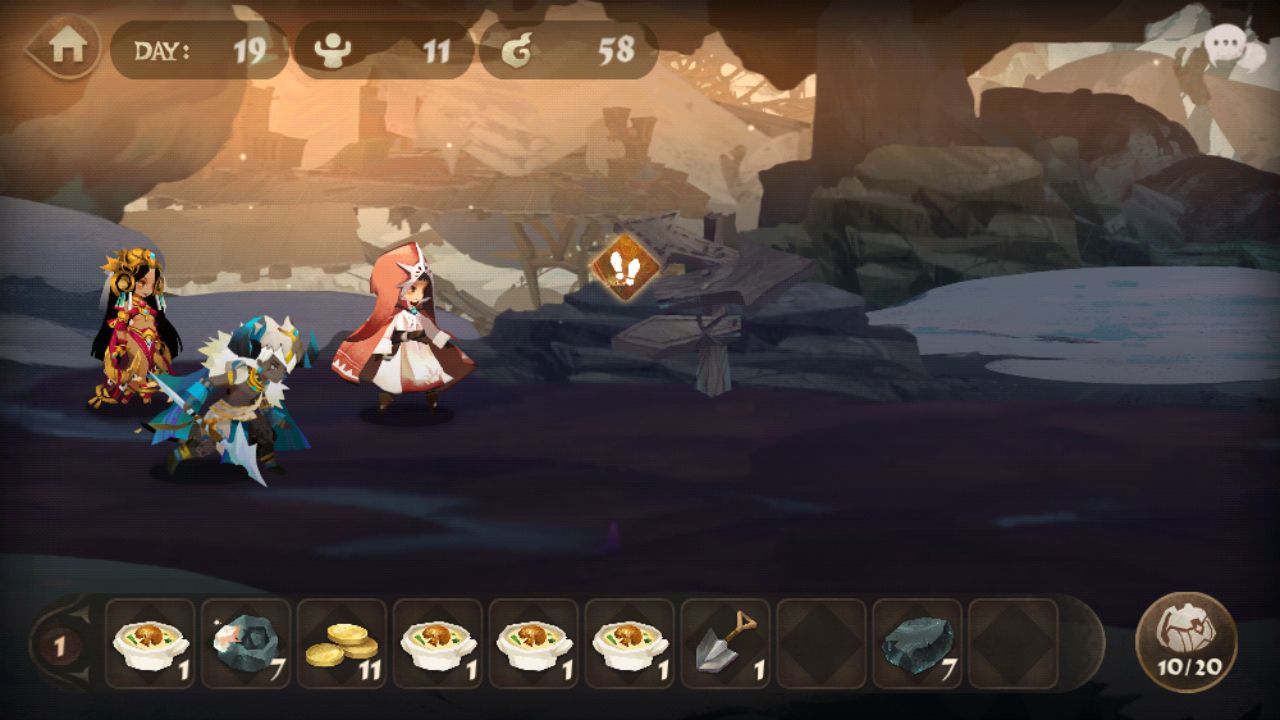Tap the footsteps travel marker
The width and height of the screenshot is (1280, 720).
point(623,268)
